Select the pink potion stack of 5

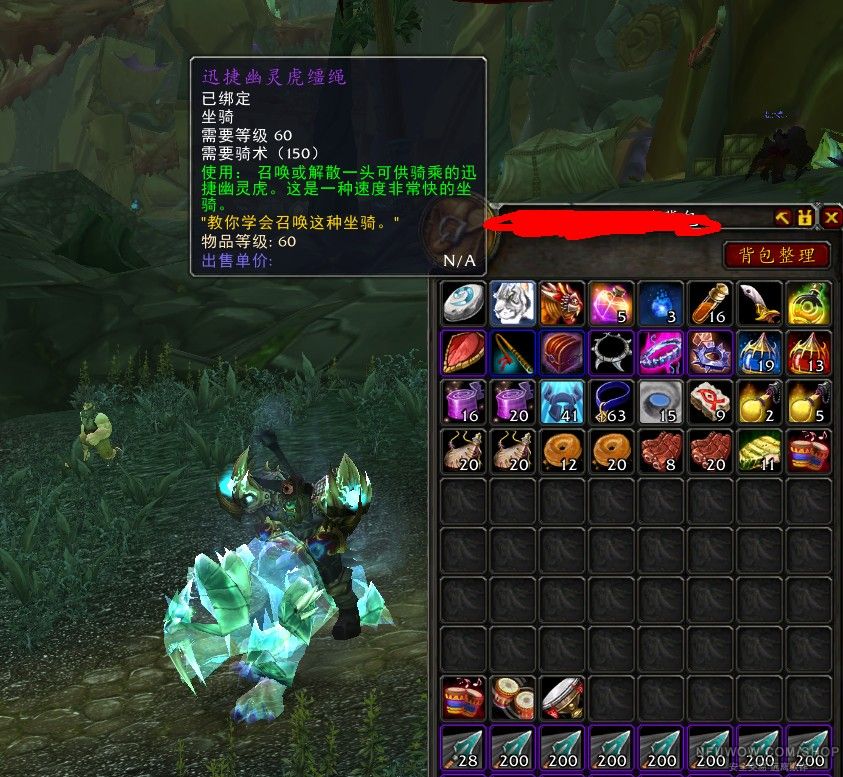tap(612, 304)
